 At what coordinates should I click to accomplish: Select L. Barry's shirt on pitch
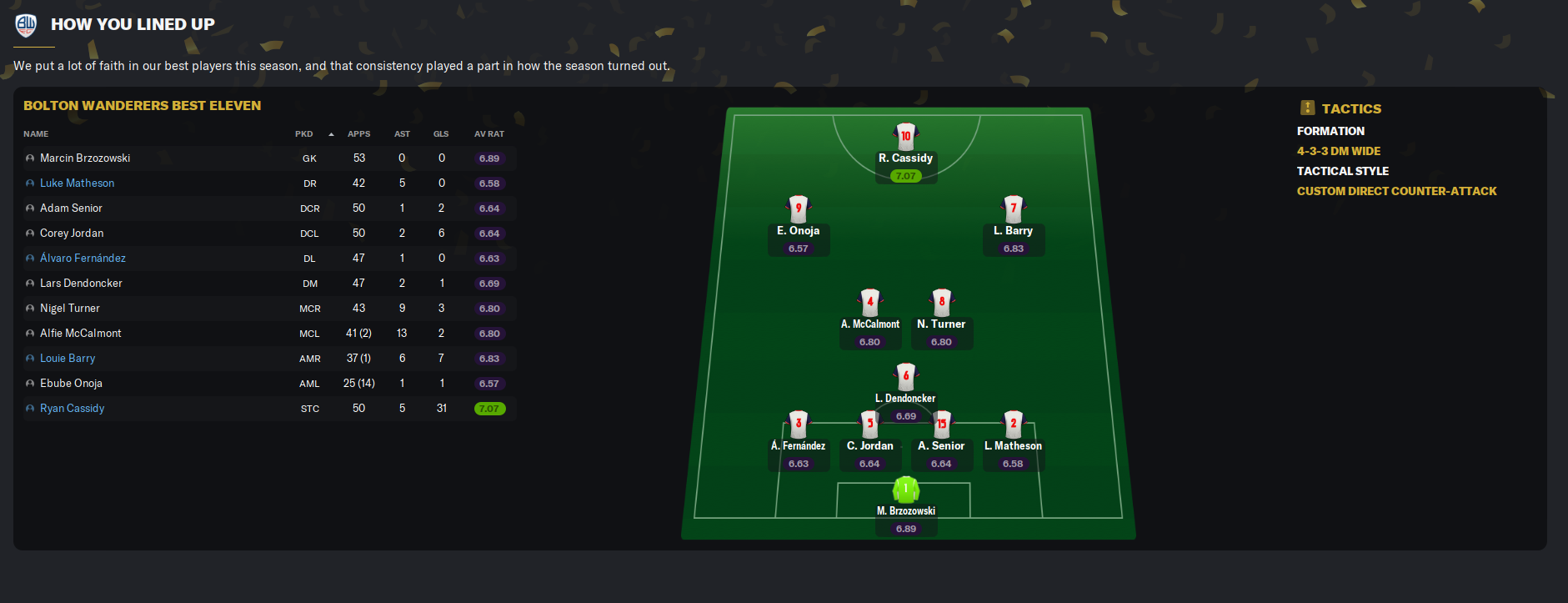(1014, 209)
